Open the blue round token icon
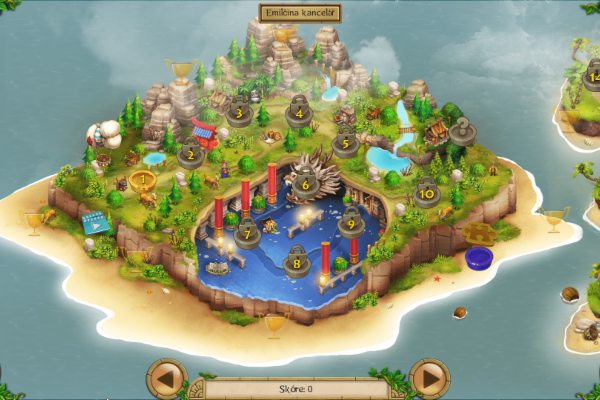This screenshot has width=600, height=400. click(x=480, y=258)
